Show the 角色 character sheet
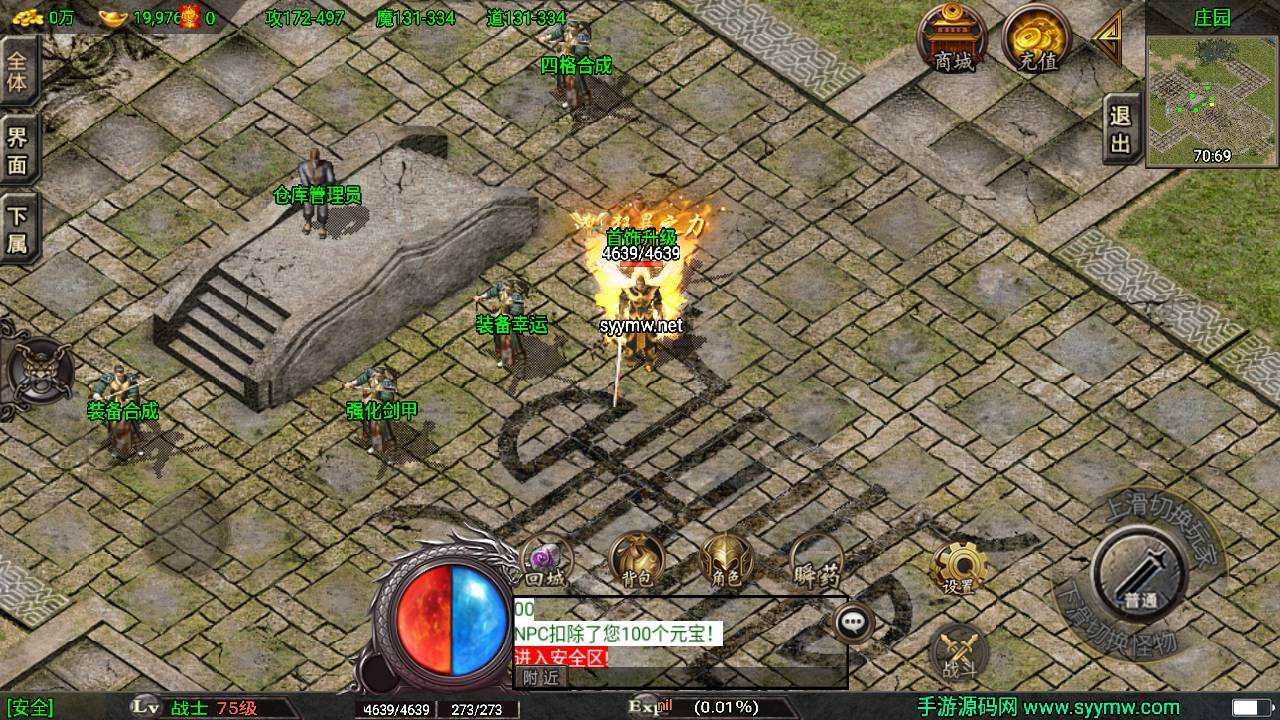The height and width of the screenshot is (720, 1280). point(726,561)
